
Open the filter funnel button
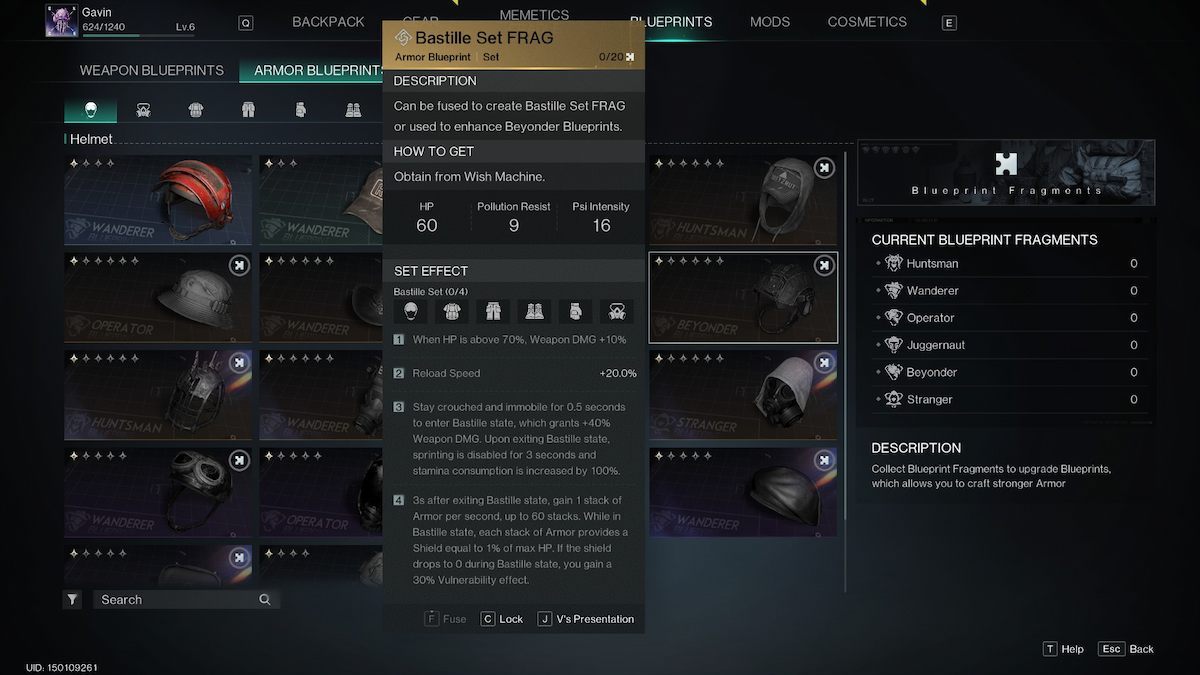coord(73,600)
